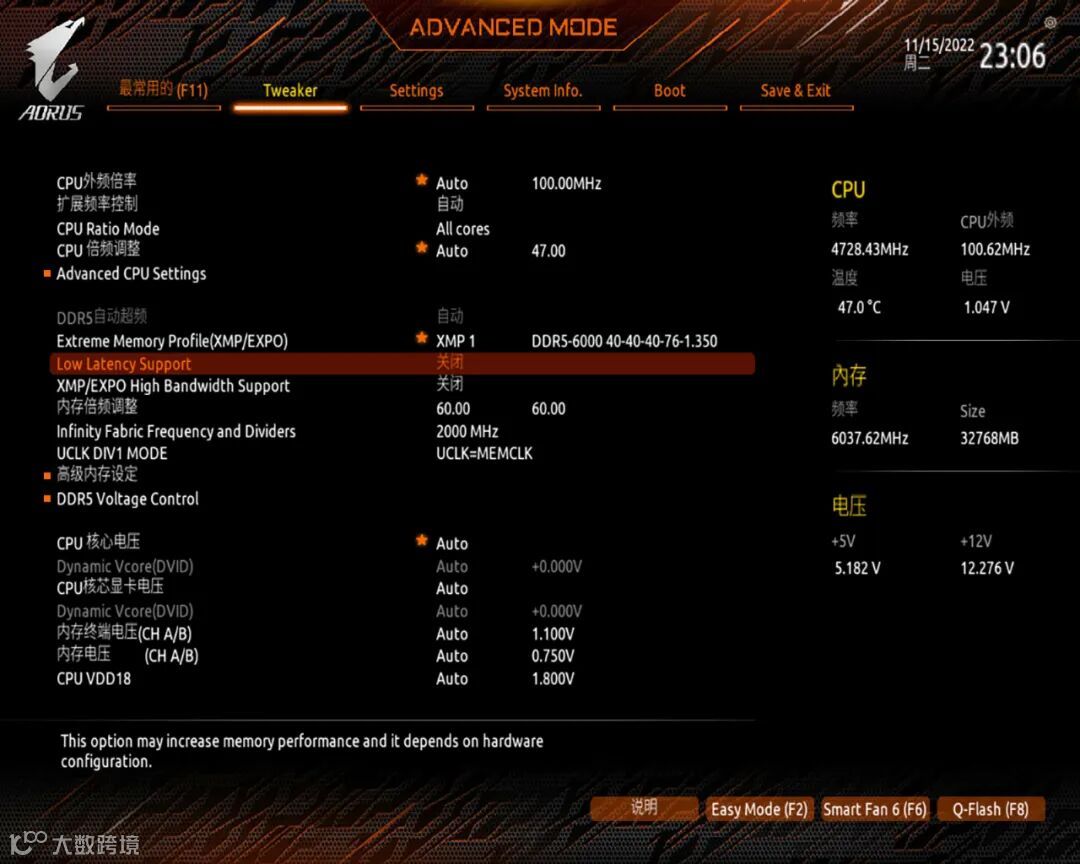Open the 高级内存设定 submenu
This screenshot has height=864, width=1080.
click(x=97, y=474)
